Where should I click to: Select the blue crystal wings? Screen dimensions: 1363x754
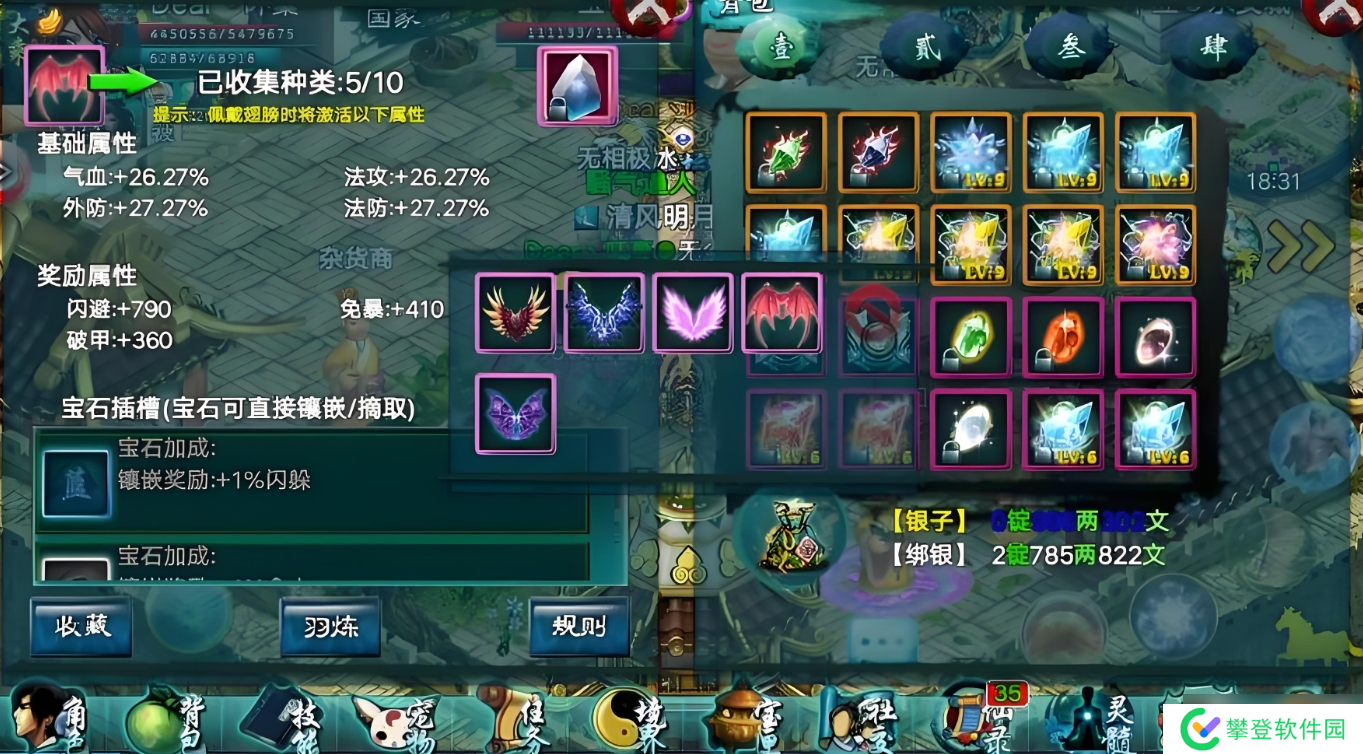point(604,313)
